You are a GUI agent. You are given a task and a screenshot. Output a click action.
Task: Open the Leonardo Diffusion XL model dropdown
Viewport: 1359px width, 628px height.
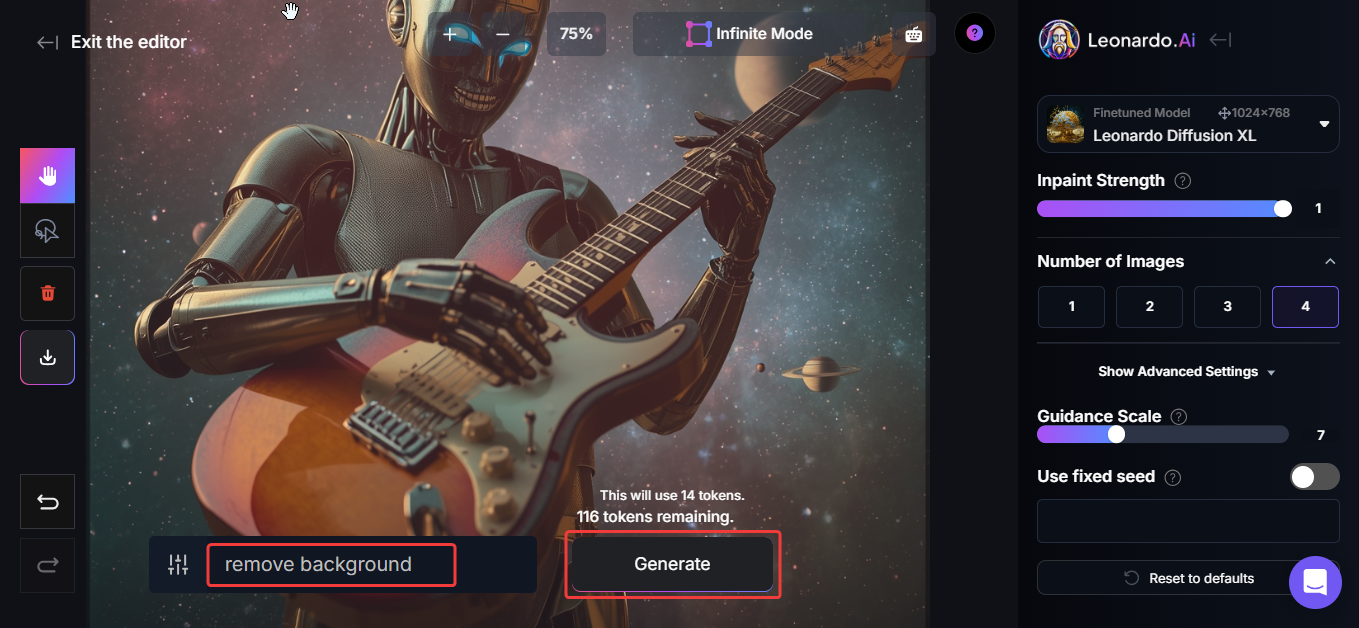point(1188,124)
